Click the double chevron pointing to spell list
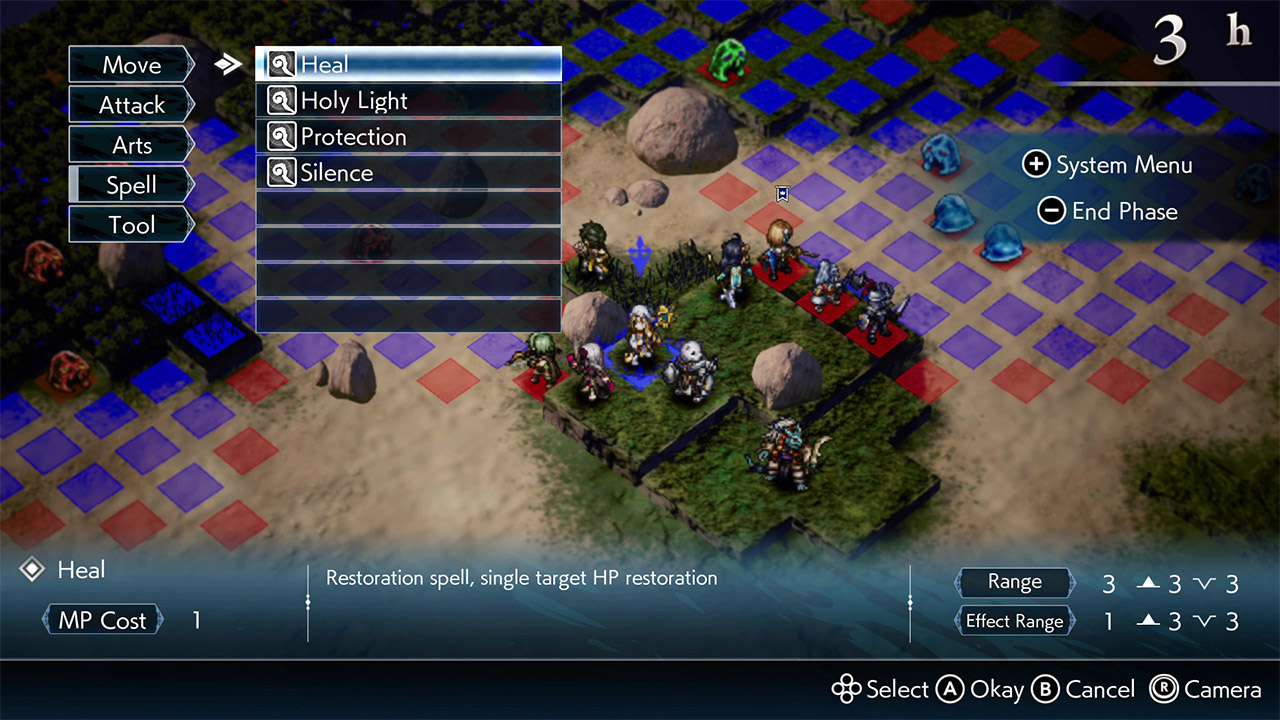The height and width of the screenshot is (720, 1280). coord(228,62)
